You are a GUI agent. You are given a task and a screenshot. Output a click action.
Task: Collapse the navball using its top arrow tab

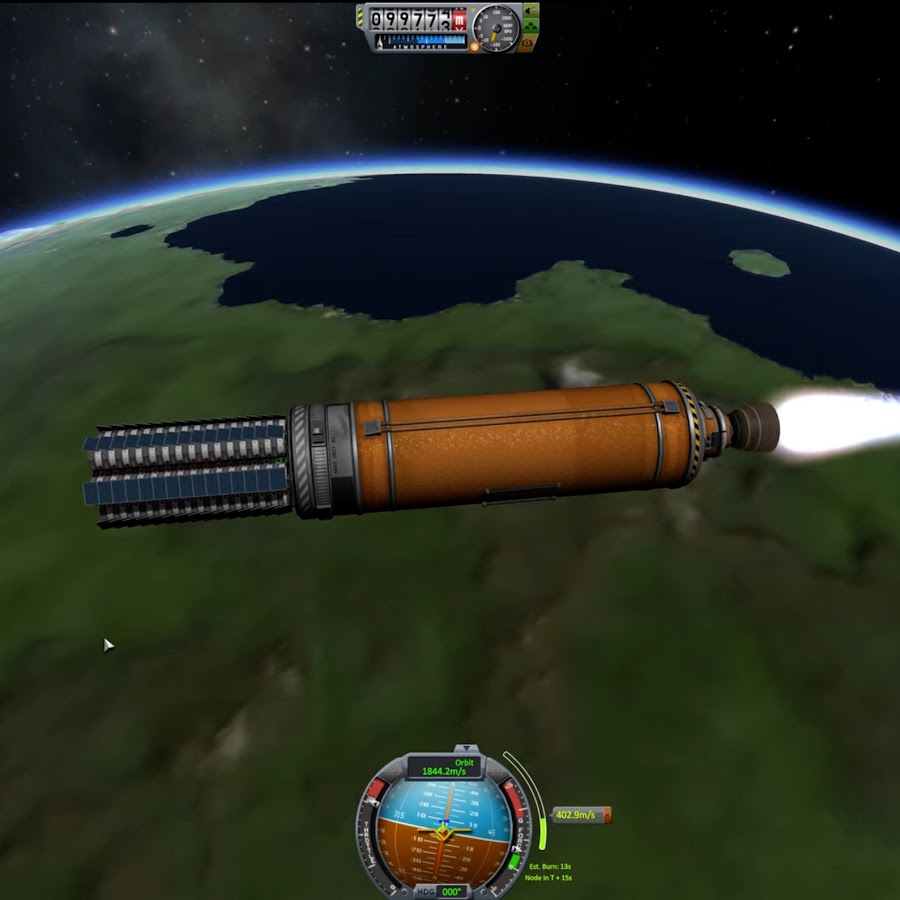pos(467,748)
